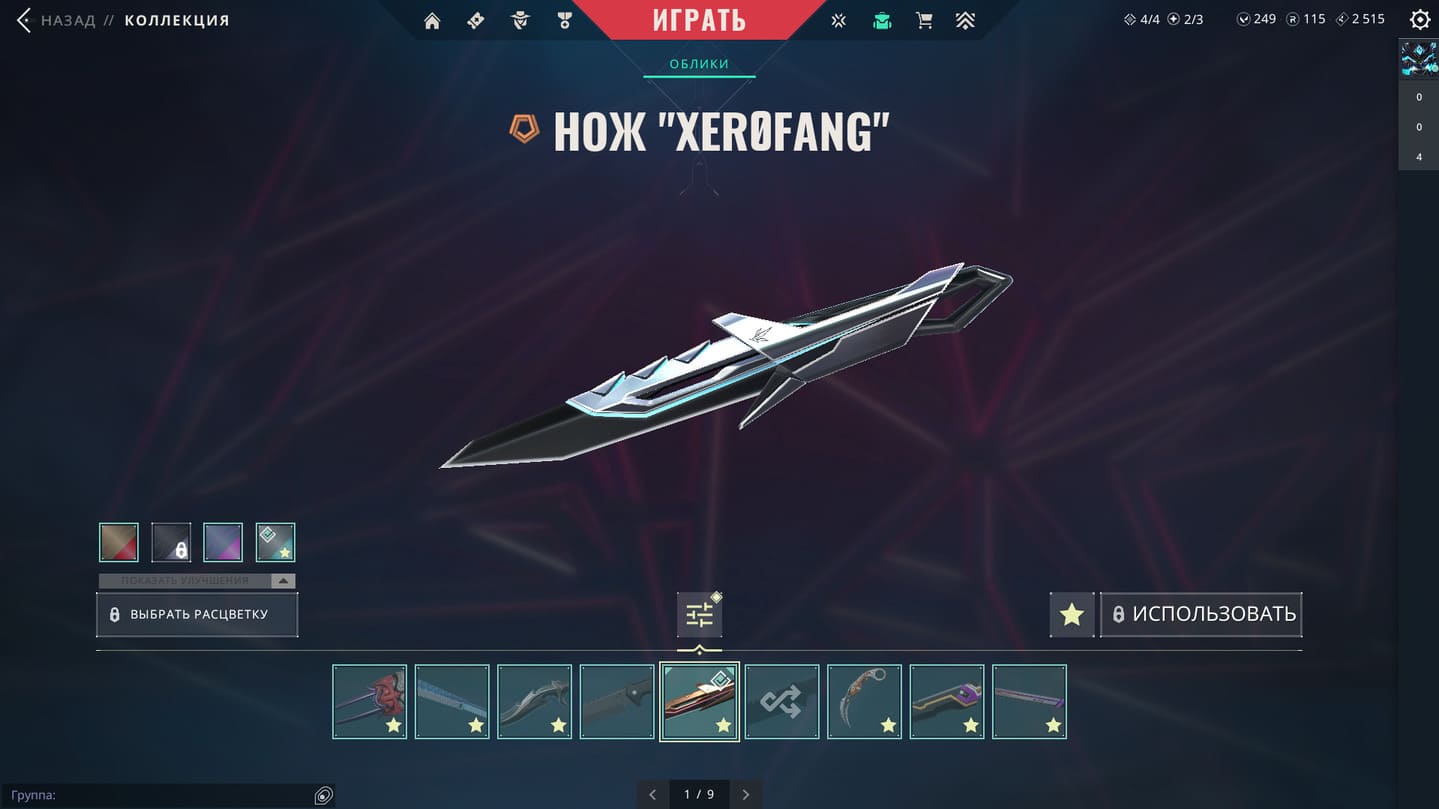Screen dimensions: 1439x809
Task: Open the home screen icon
Action: (432, 21)
